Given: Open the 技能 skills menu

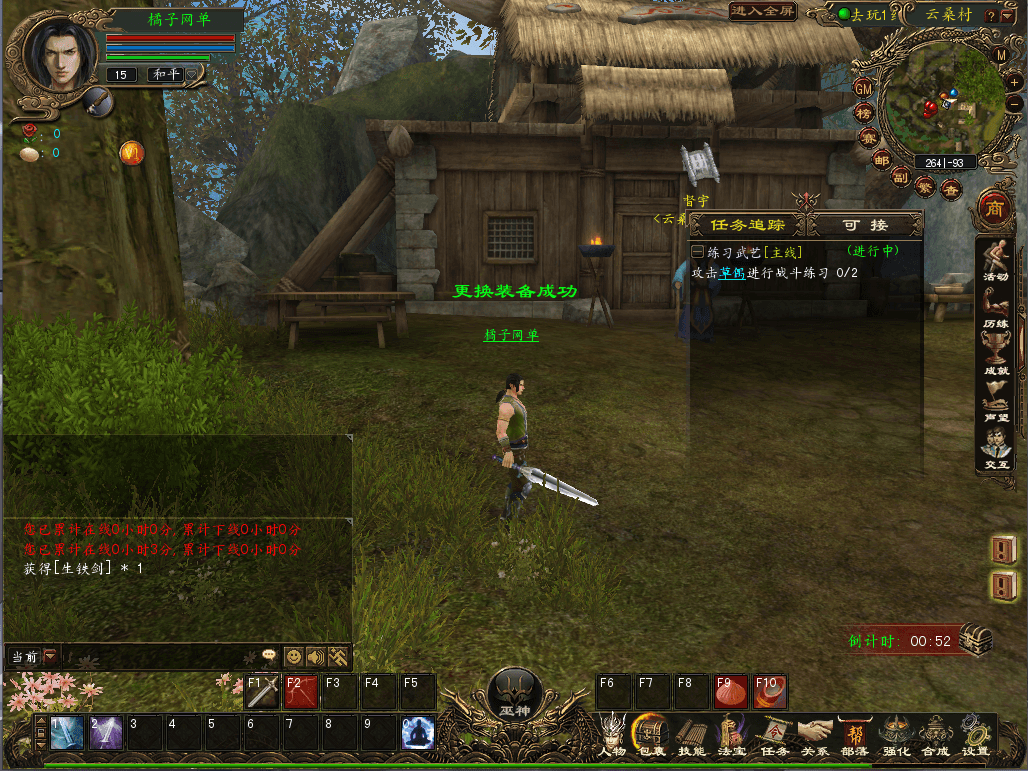Looking at the screenshot, I should pyautogui.click(x=691, y=735).
